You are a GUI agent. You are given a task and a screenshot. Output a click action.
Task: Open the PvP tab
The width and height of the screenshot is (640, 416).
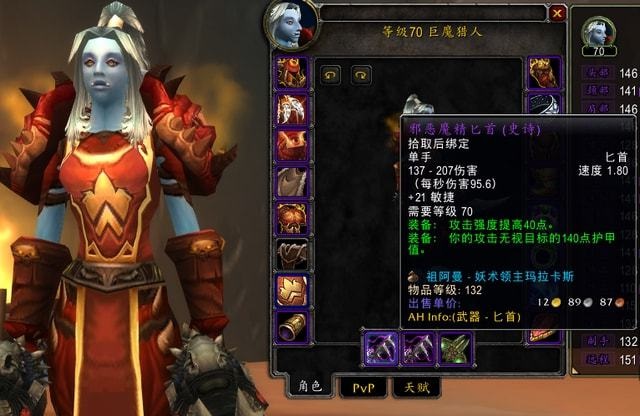pyautogui.click(x=362, y=386)
